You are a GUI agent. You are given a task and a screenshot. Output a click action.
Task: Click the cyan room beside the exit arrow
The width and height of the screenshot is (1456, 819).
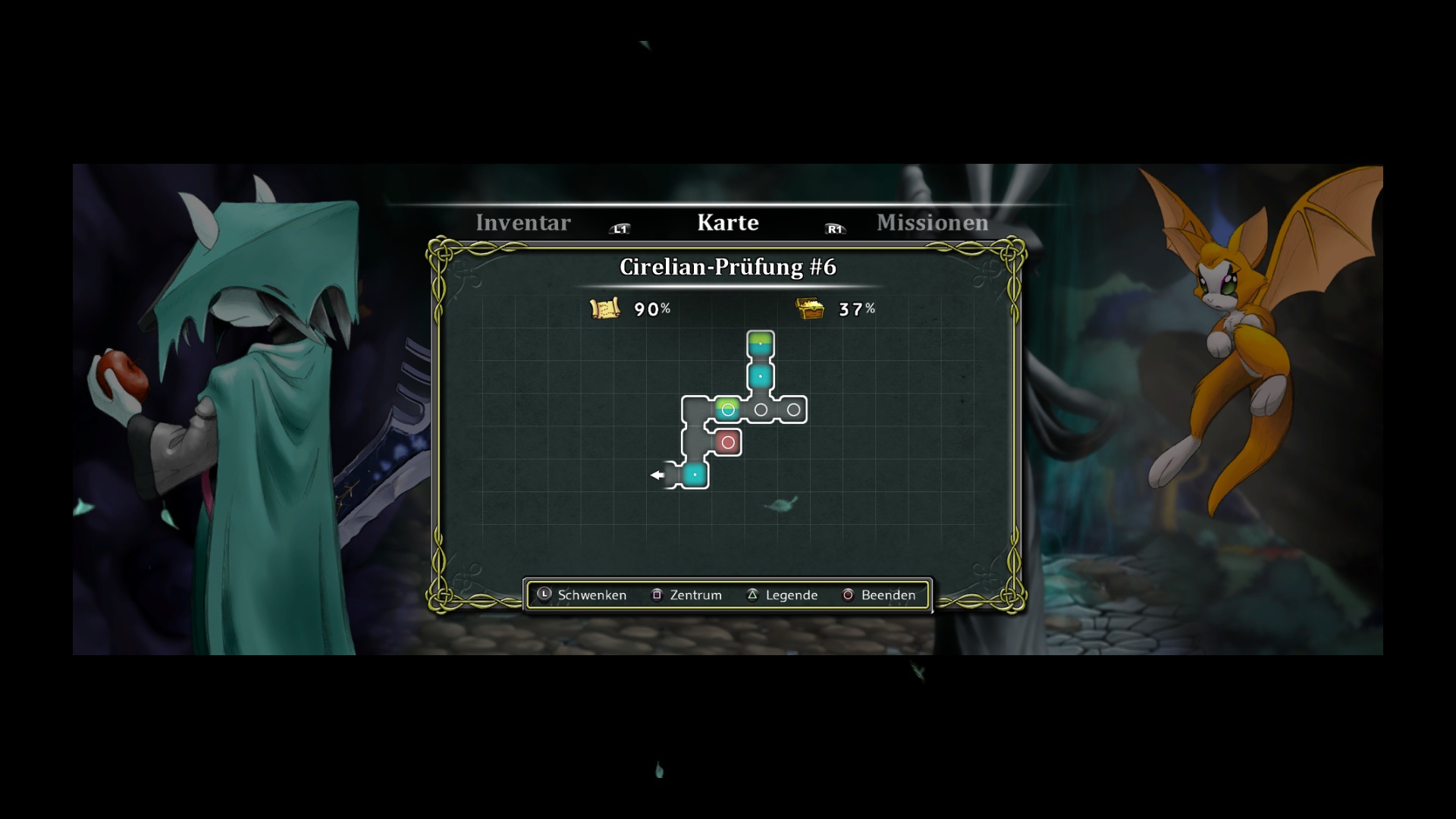tap(695, 475)
